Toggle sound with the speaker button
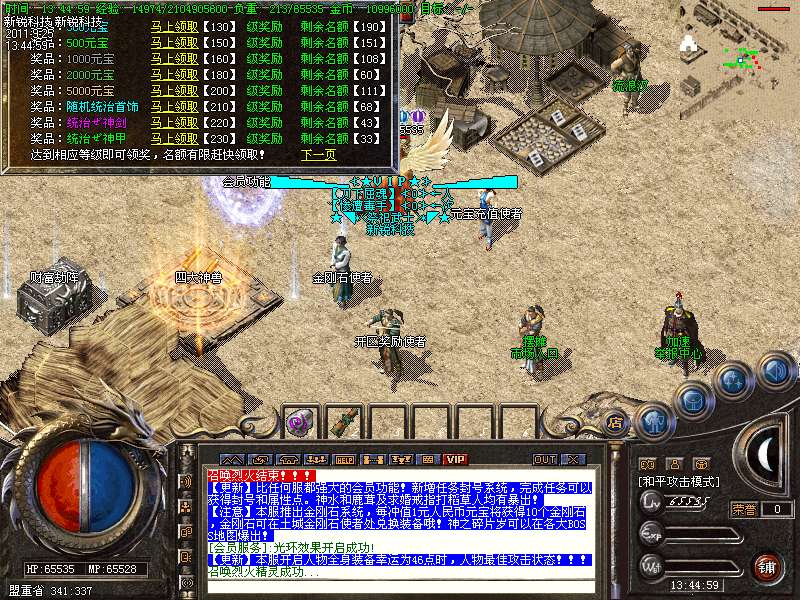Image resolution: width=800 pixels, height=600 pixels. click(775, 371)
